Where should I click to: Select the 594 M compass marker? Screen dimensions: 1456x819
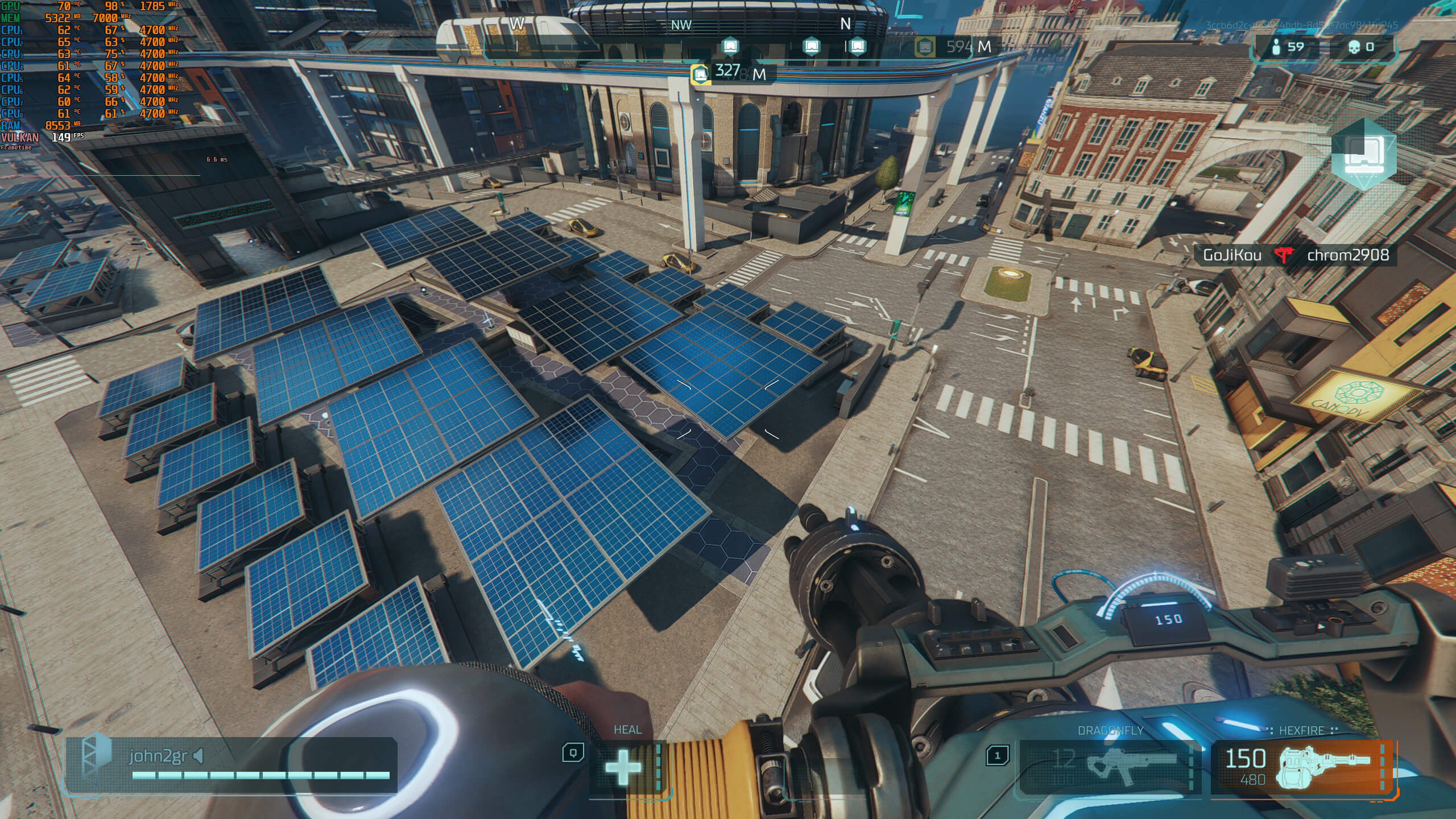925,47
